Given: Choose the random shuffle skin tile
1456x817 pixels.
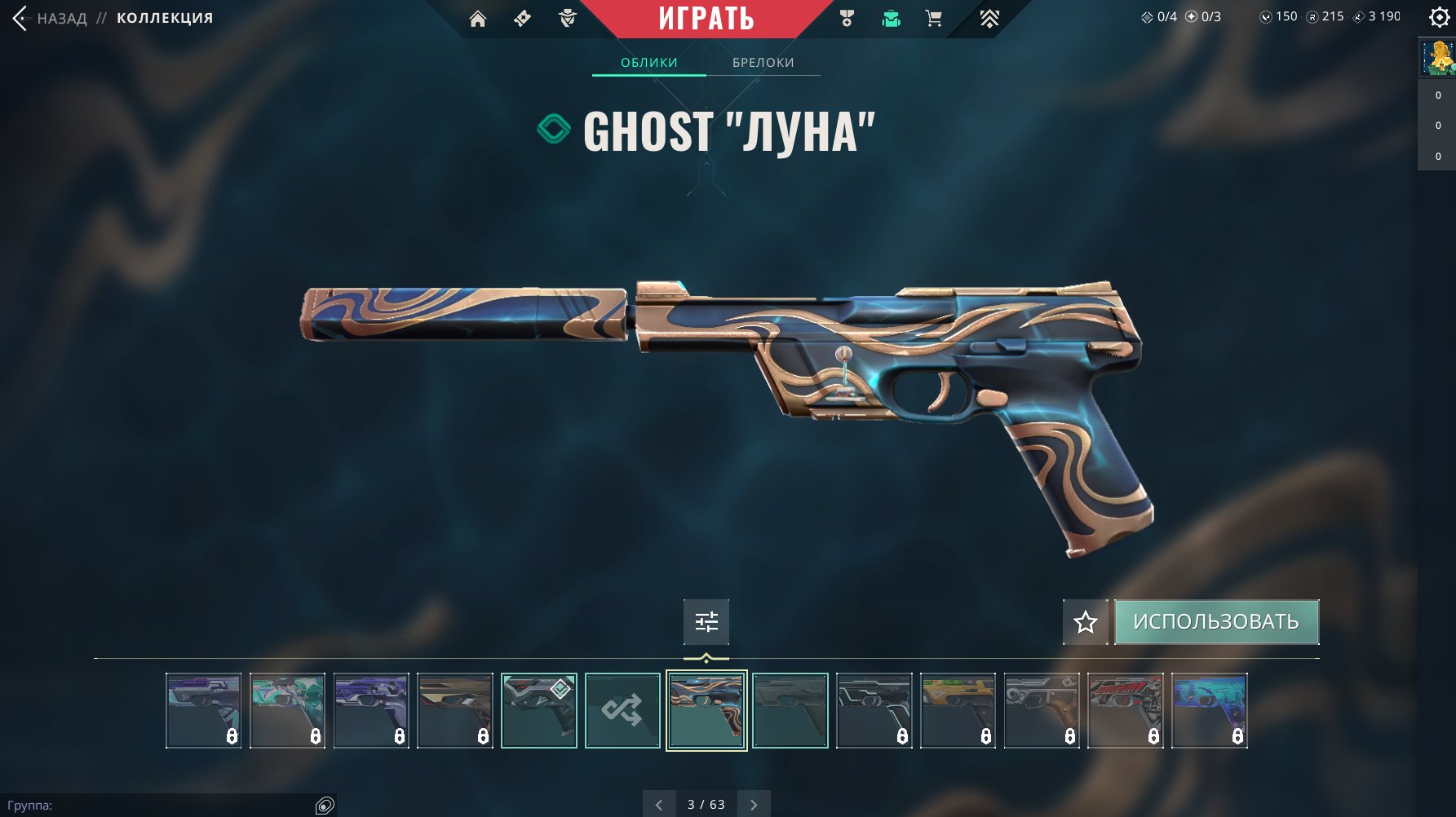Looking at the screenshot, I should tap(622, 710).
